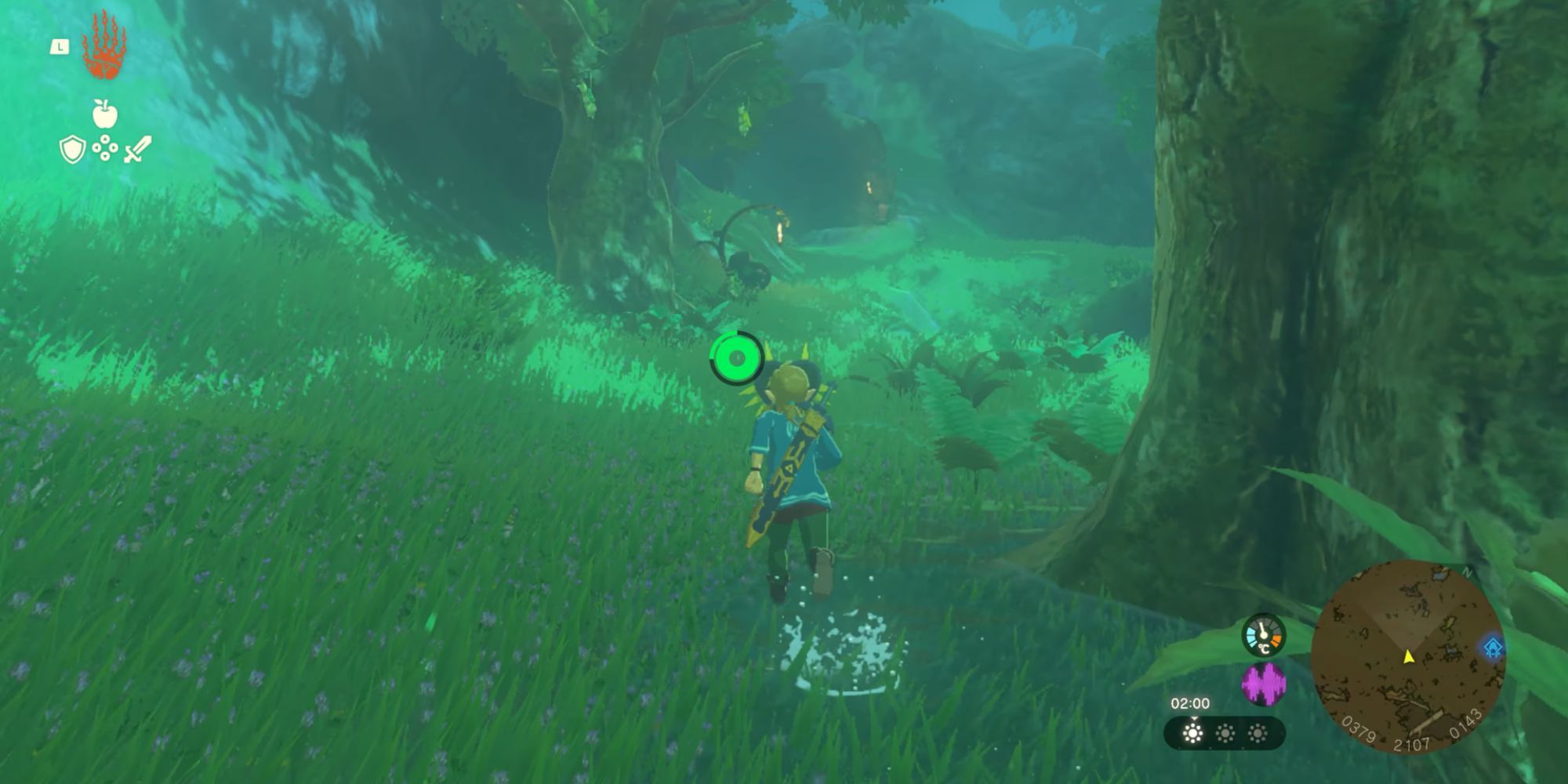Image resolution: width=1568 pixels, height=784 pixels.
Task: Select the third weather forecast icon
Action: (1257, 734)
